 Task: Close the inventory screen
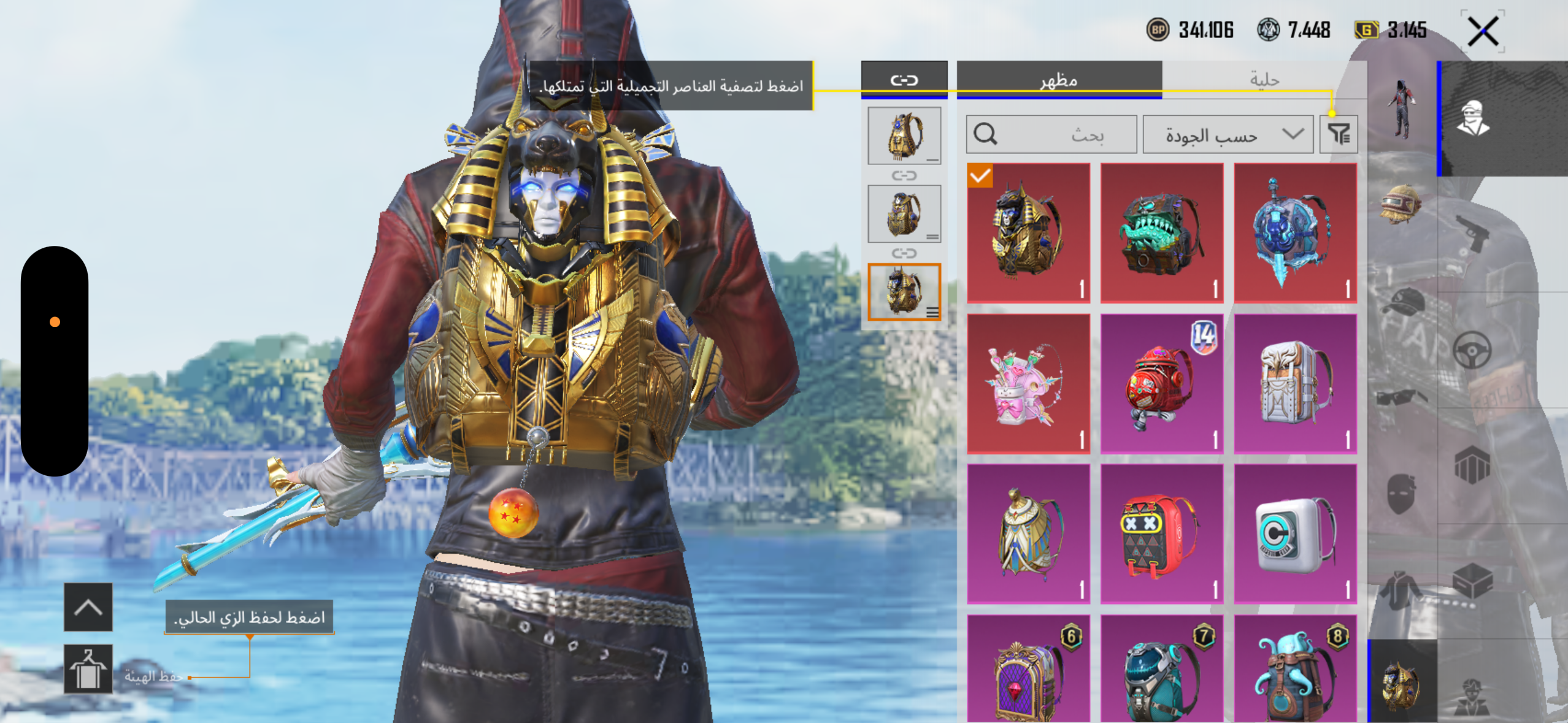(x=1483, y=31)
